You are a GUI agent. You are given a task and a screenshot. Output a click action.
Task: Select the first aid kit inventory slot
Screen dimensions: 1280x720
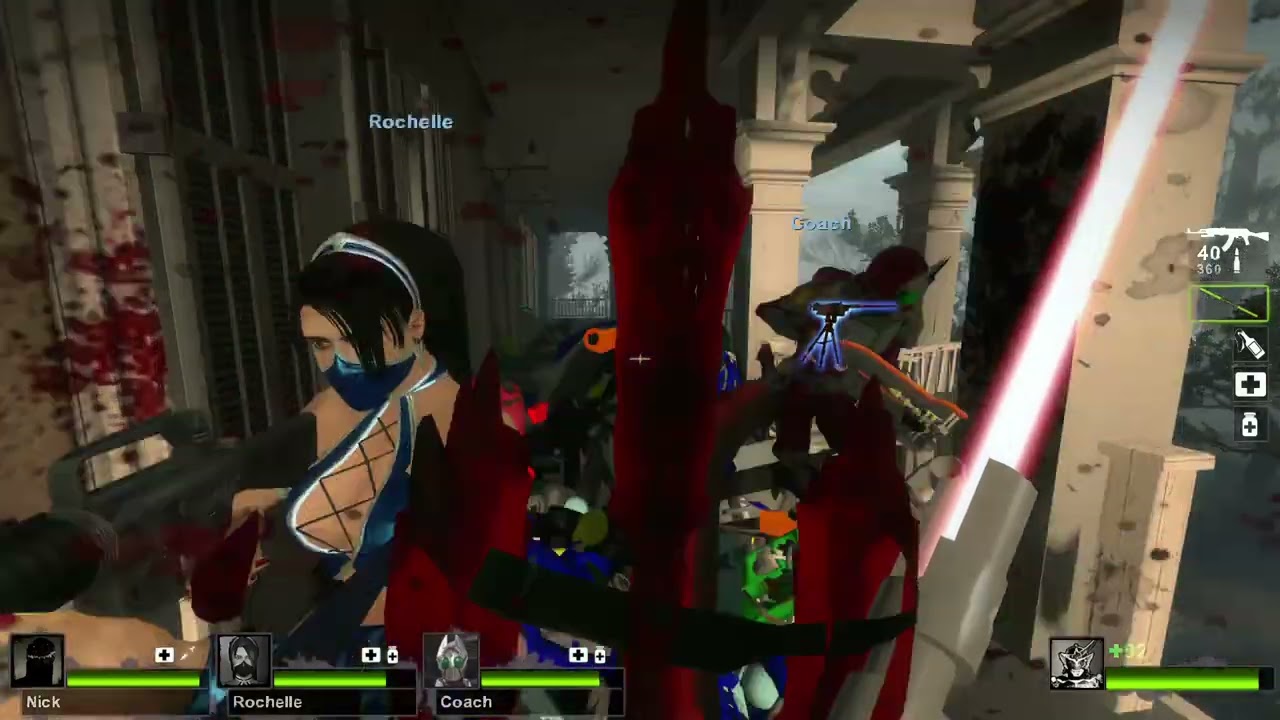(1249, 384)
